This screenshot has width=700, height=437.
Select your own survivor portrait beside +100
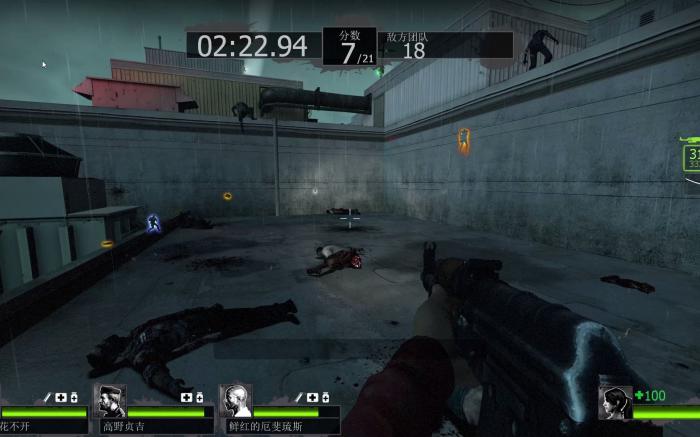[614, 402]
